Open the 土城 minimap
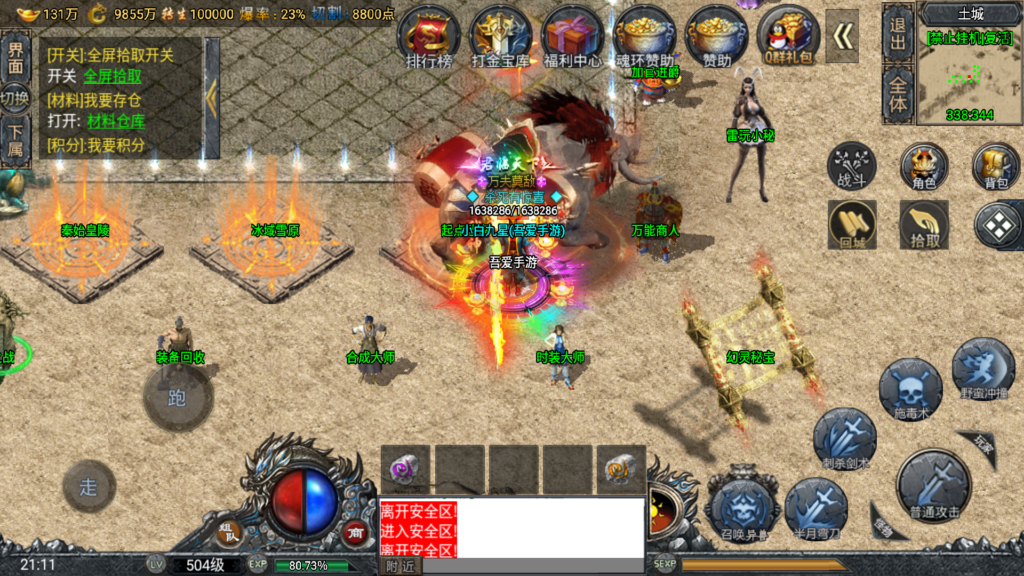1024x576 pixels. tap(970, 68)
